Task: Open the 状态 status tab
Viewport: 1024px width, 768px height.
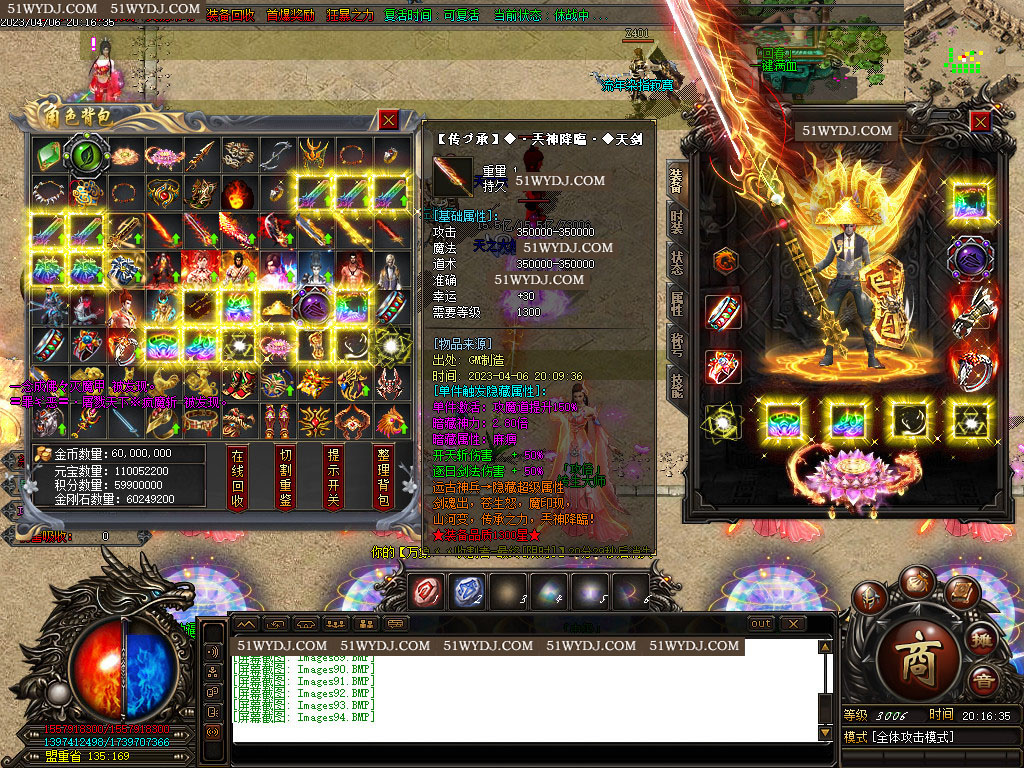Action: [677, 263]
